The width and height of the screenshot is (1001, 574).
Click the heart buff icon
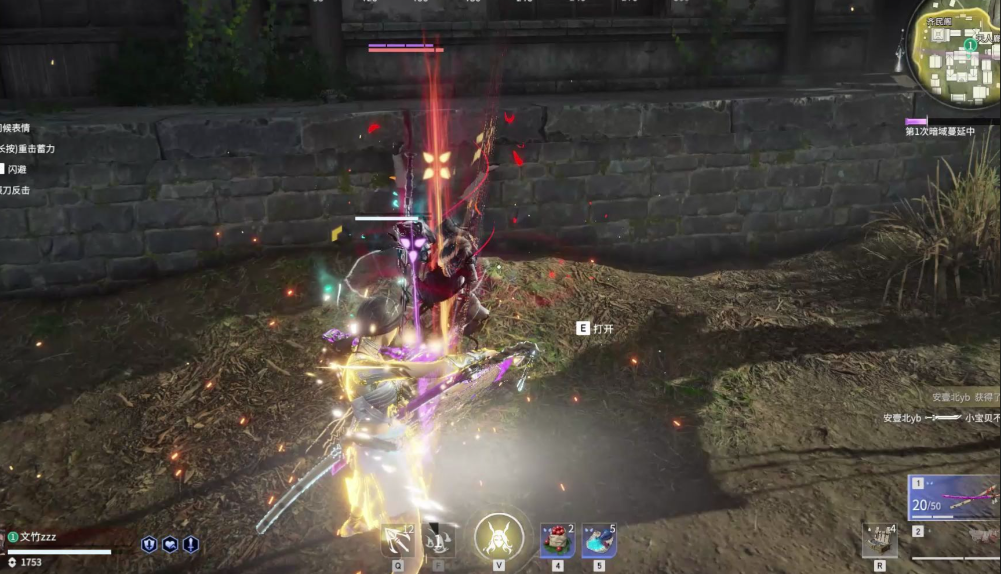[x=170, y=545]
